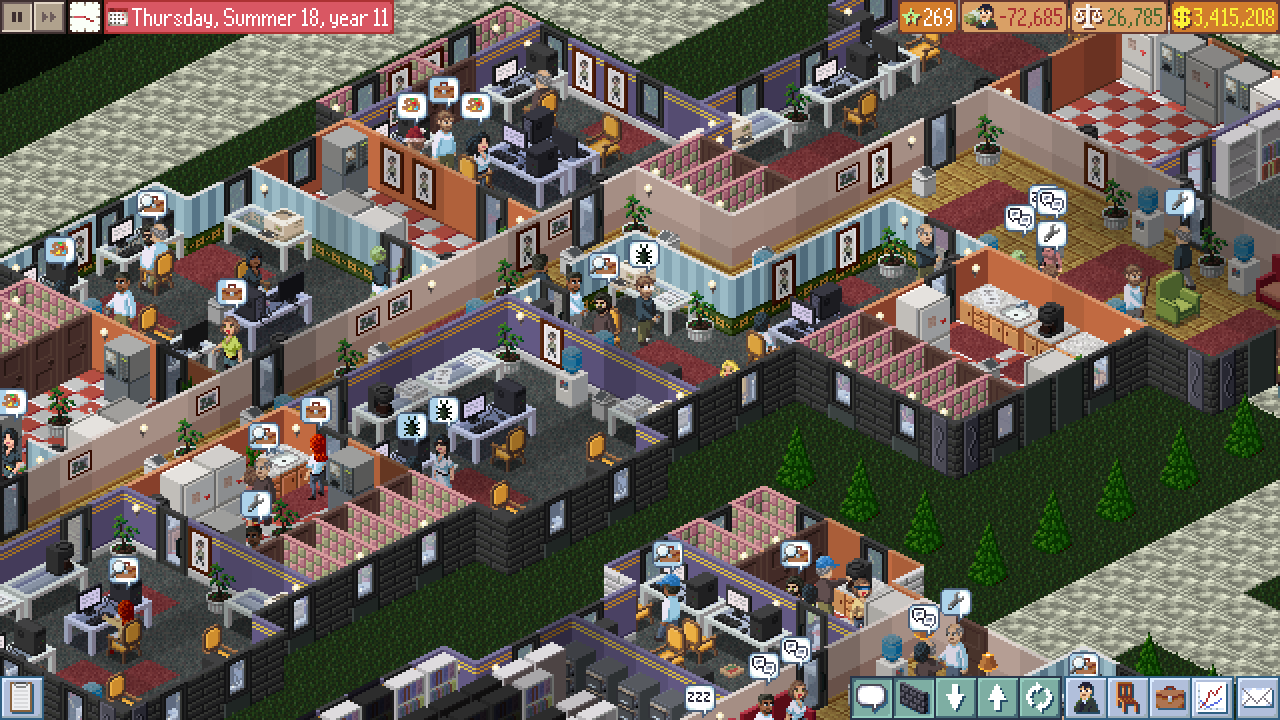Go down a floor with the down arrow
Image resolution: width=1280 pixels, height=720 pixels.
tap(955, 695)
